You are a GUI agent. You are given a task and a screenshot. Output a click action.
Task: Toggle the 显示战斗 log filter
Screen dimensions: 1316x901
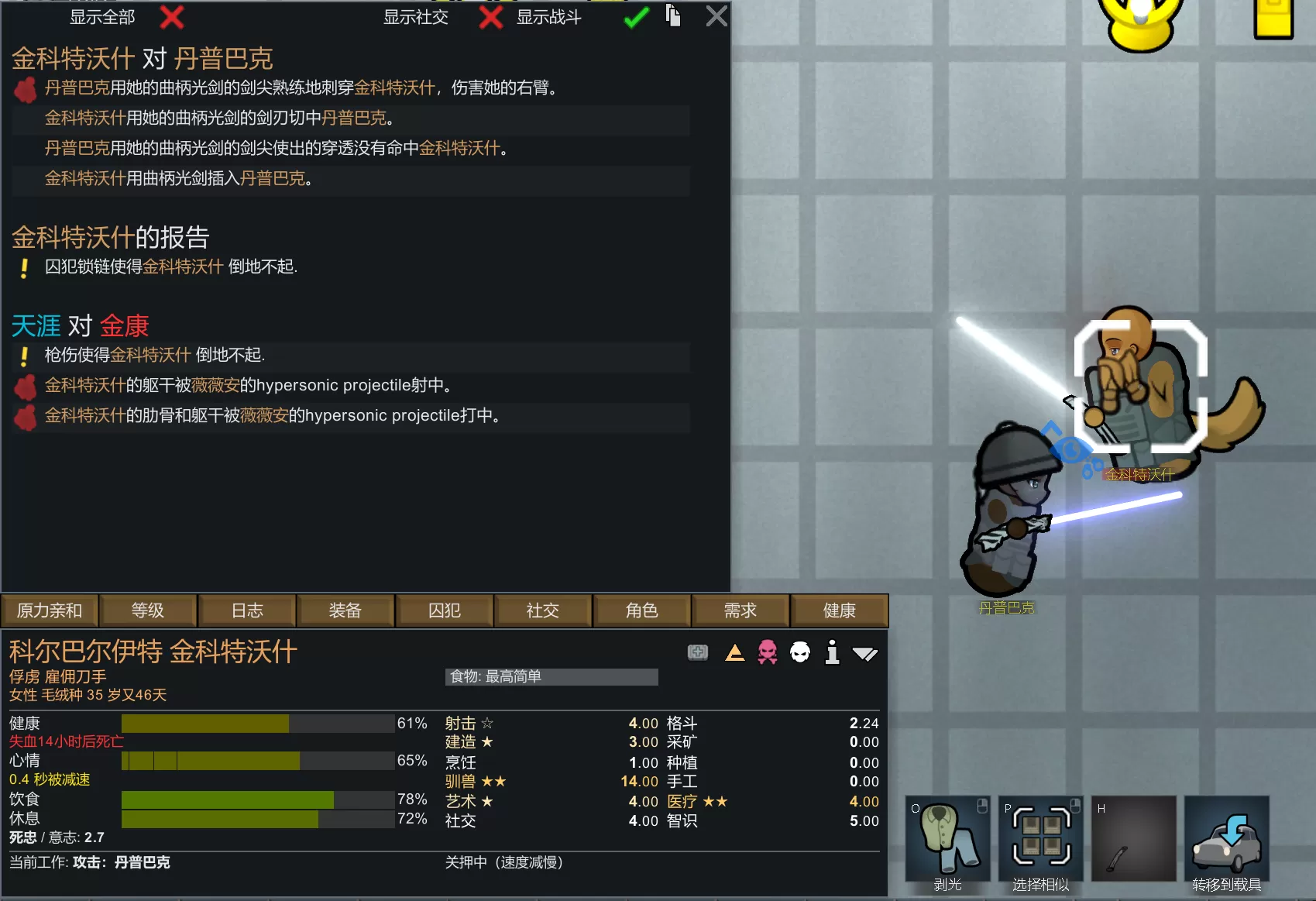(x=636, y=17)
